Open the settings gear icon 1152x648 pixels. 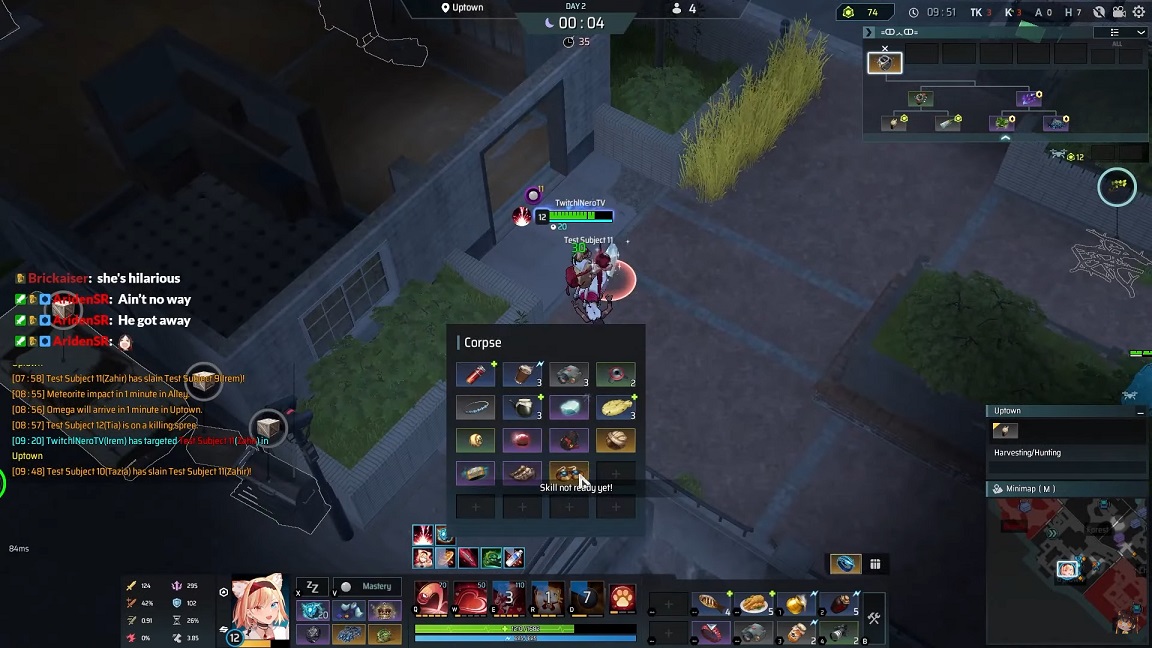click(1138, 12)
